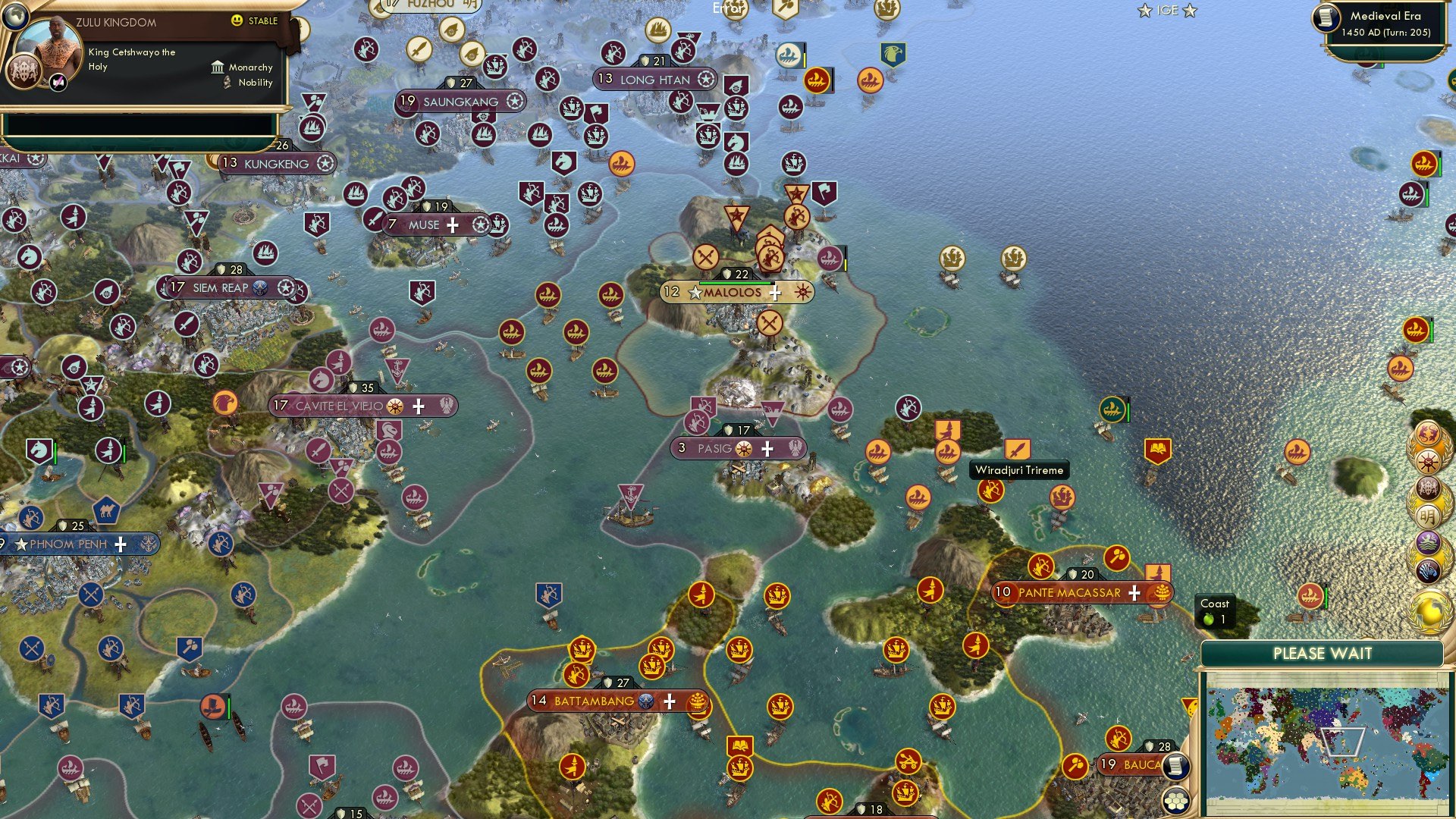Click the PLEASE WAIT header bar
Screen dimensions: 1456x819
(1323, 652)
